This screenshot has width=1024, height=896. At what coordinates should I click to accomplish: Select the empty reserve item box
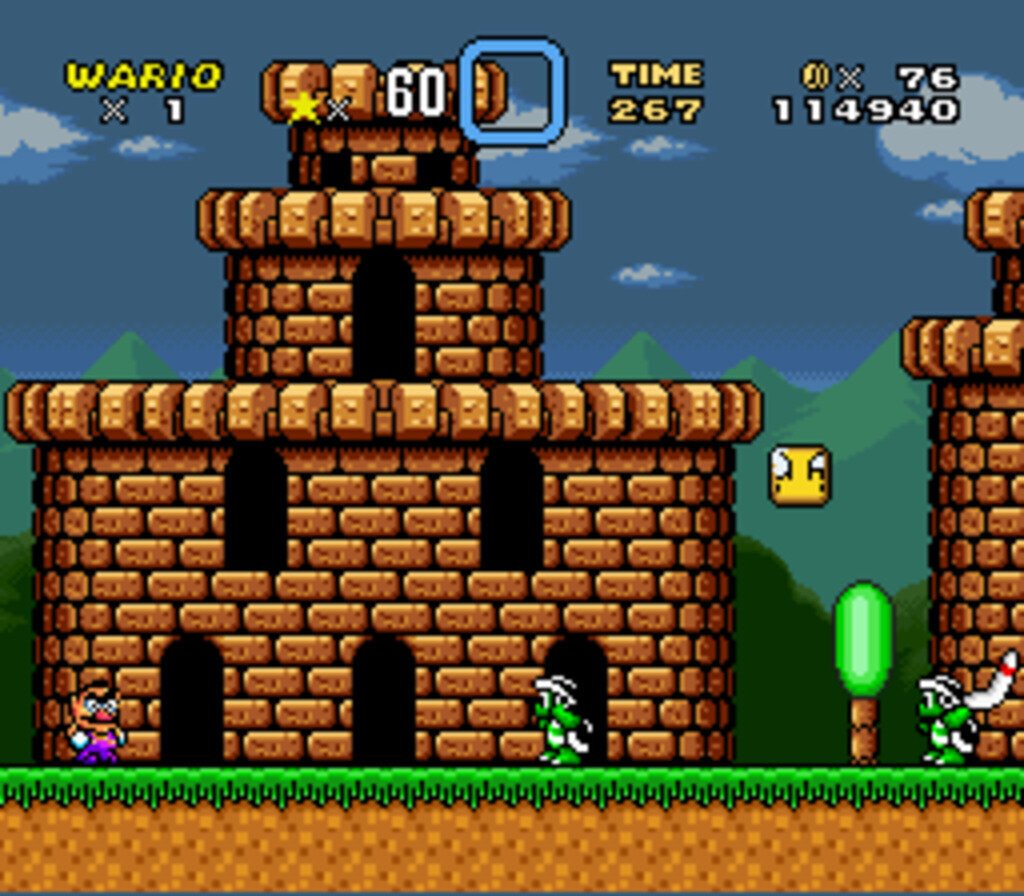(513, 91)
